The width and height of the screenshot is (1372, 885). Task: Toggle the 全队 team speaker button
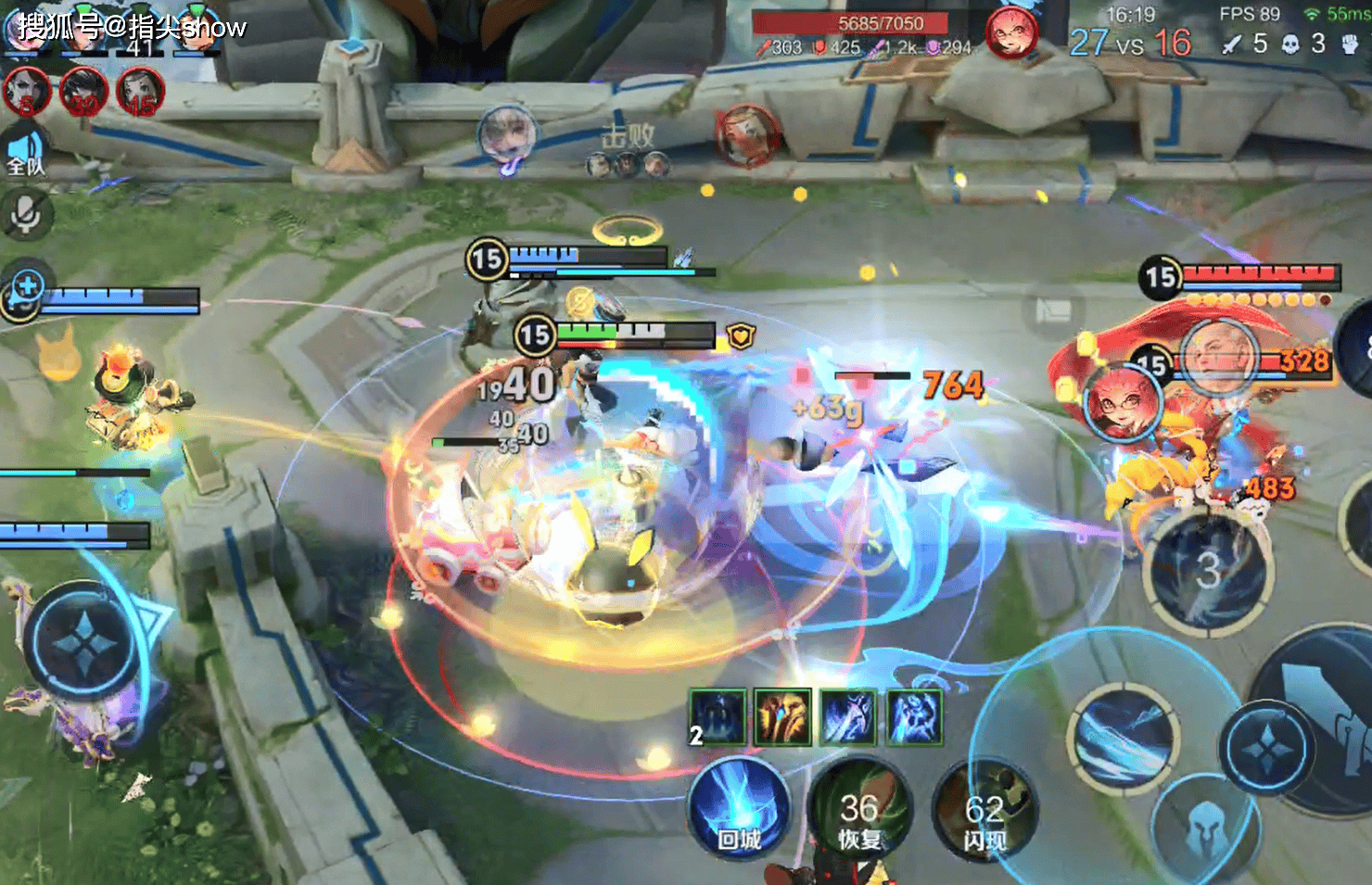26,153
